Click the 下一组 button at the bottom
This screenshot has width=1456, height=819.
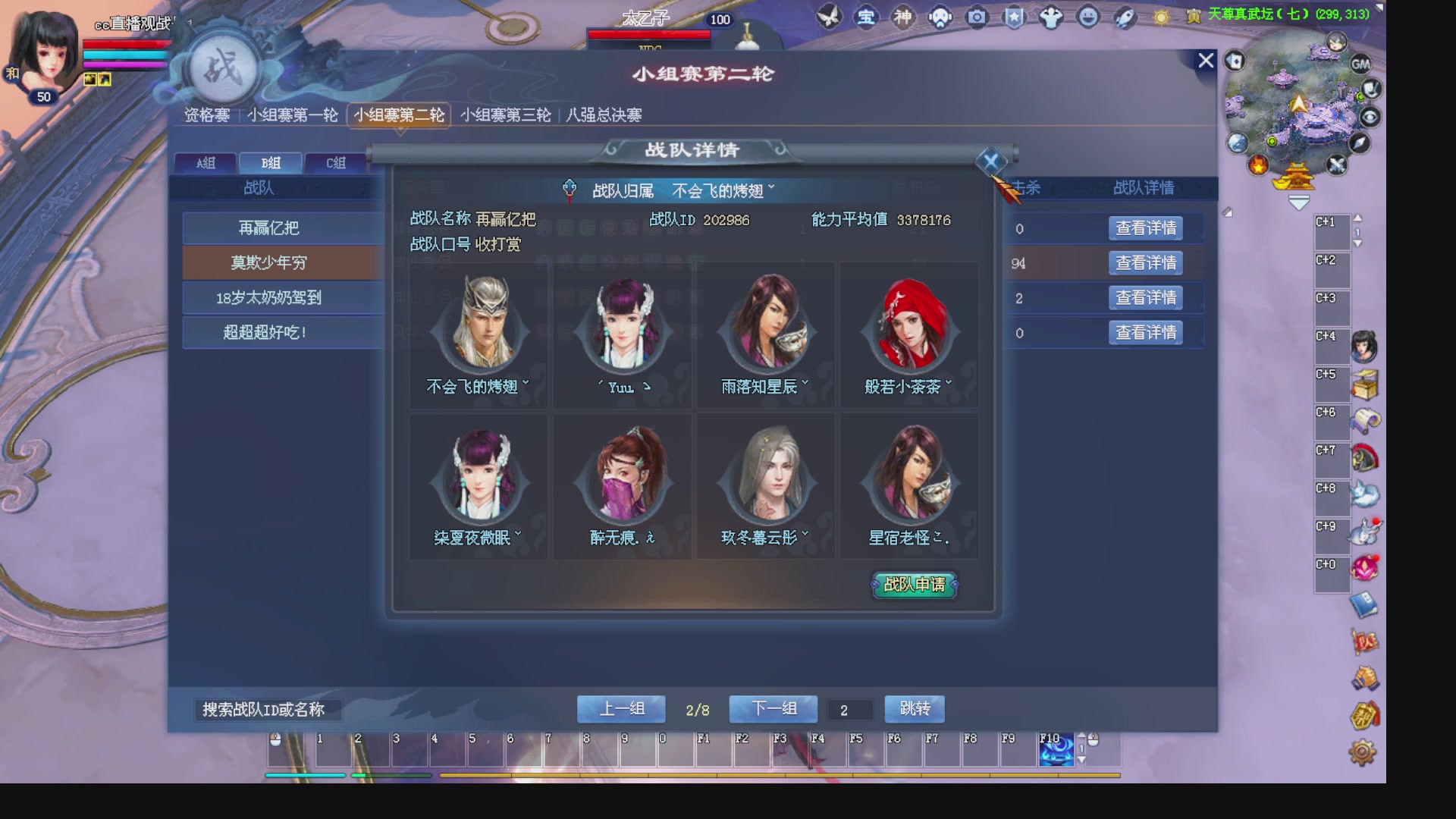pos(773,708)
